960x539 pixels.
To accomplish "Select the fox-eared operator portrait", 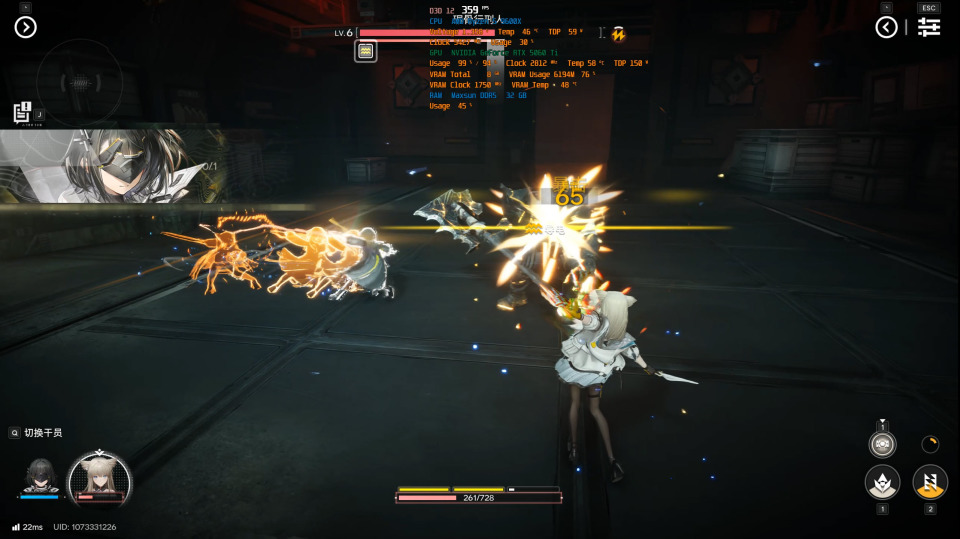I will point(99,477).
